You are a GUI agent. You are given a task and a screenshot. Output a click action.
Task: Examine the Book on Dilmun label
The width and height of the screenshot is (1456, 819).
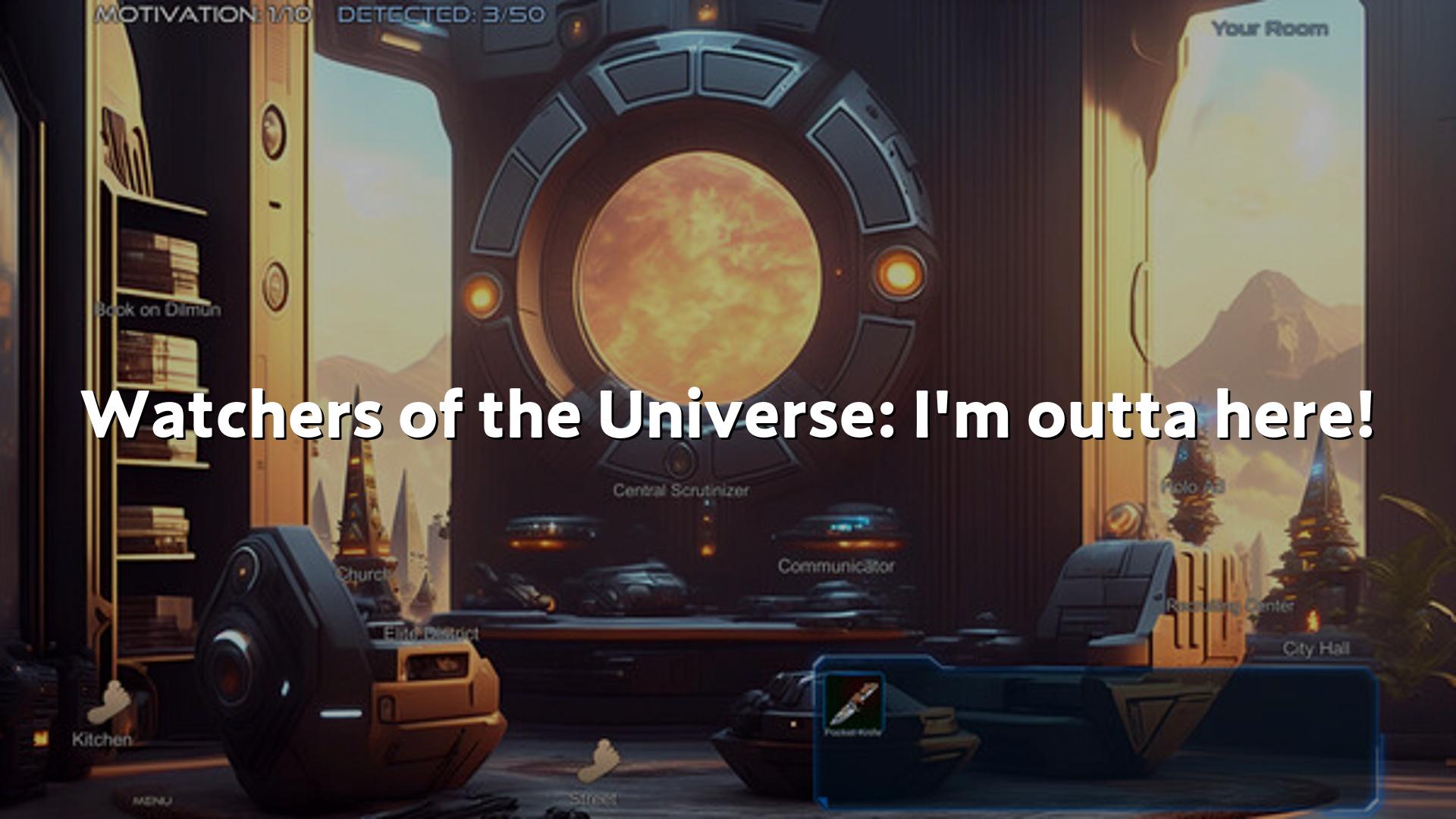click(x=158, y=309)
